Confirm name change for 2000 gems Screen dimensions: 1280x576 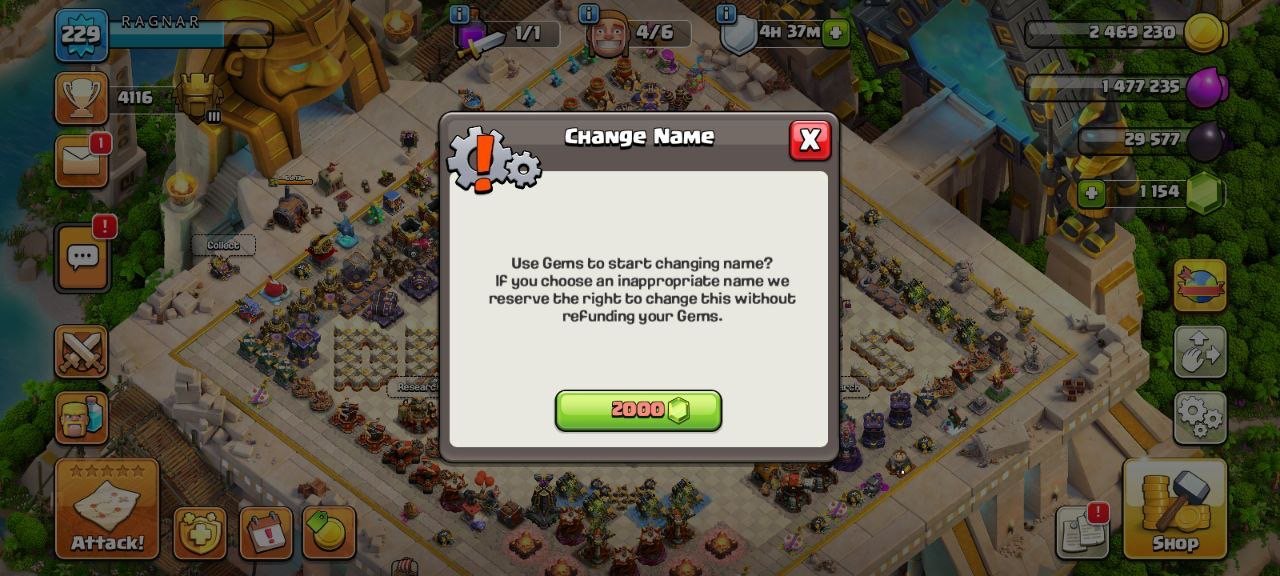(x=638, y=410)
